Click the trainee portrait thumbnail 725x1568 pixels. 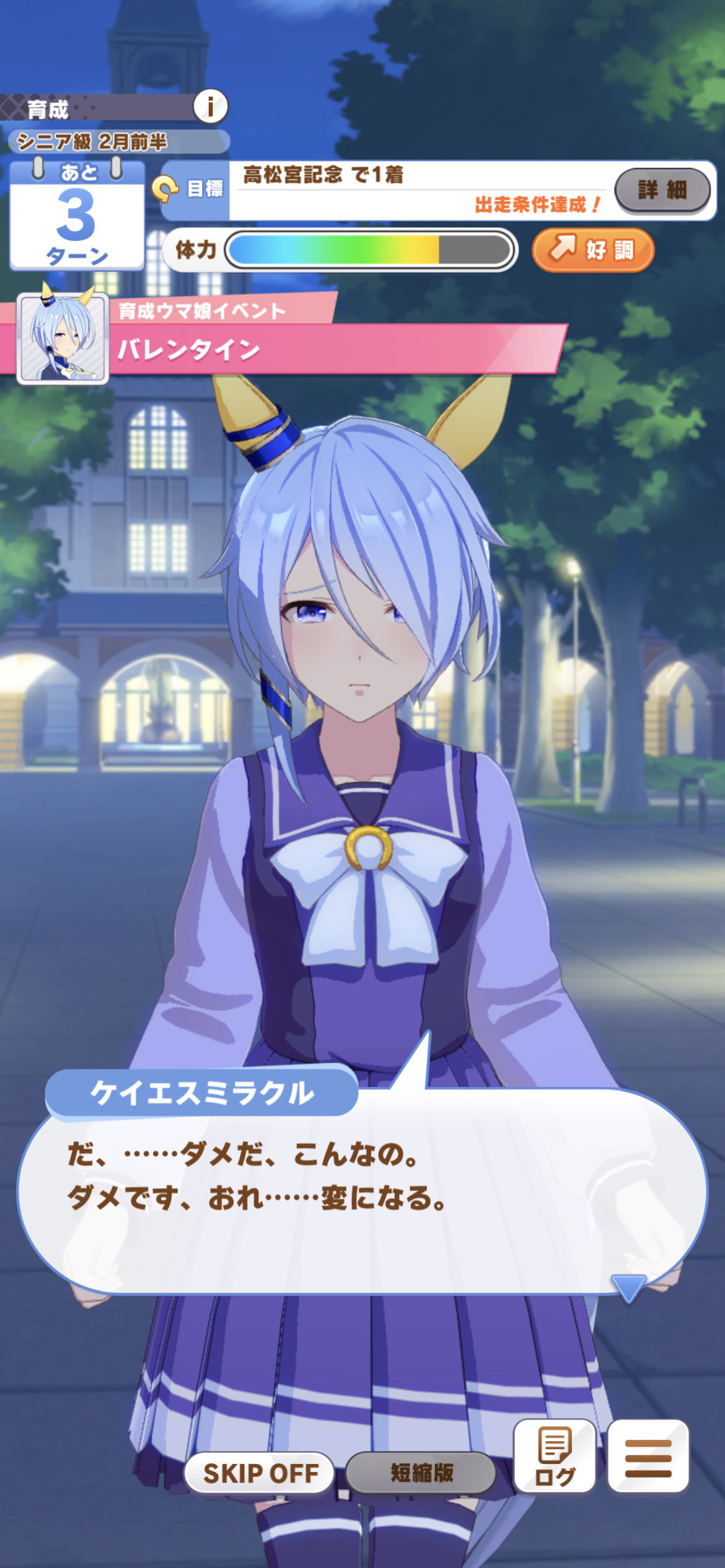click(x=63, y=339)
